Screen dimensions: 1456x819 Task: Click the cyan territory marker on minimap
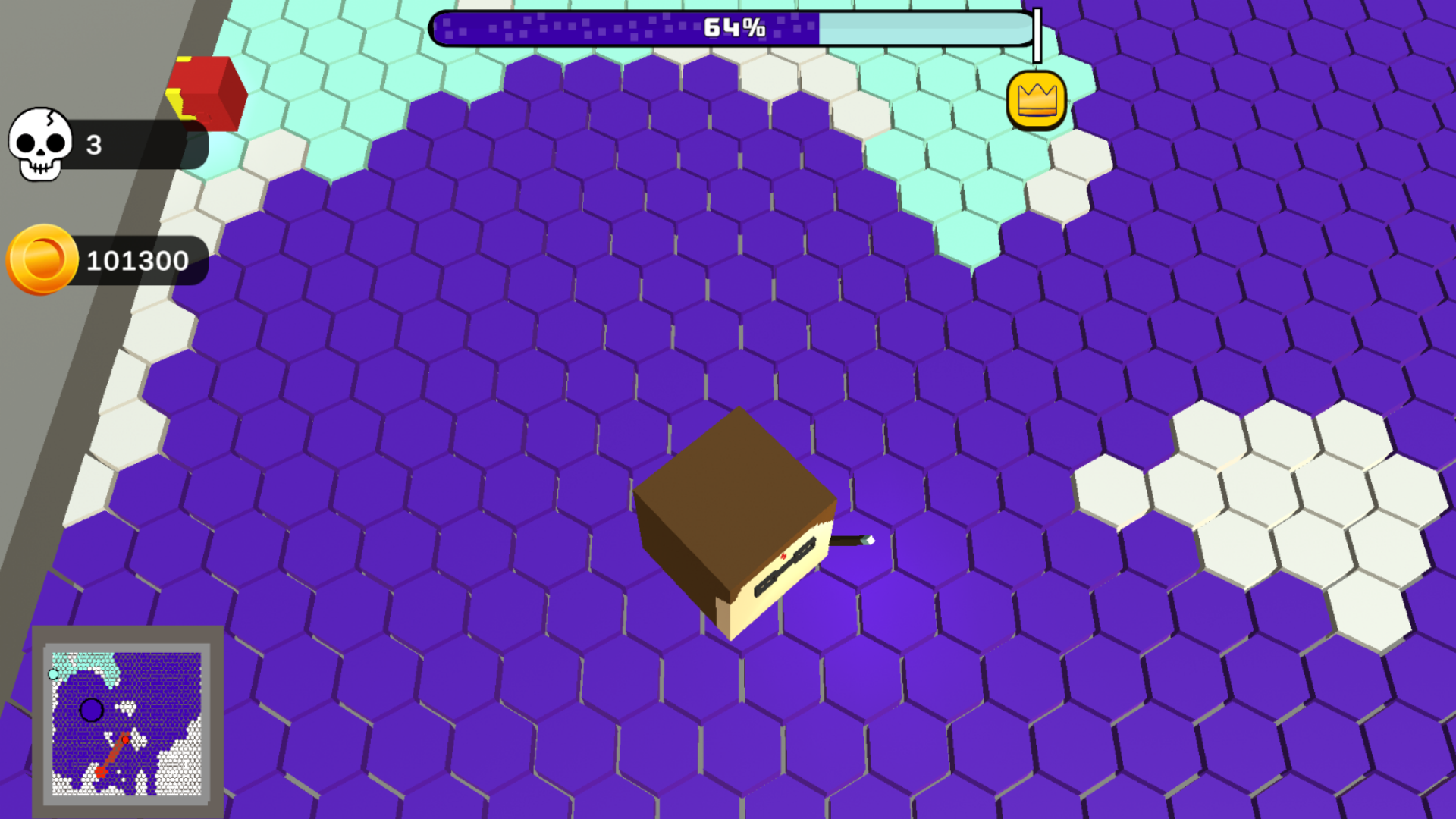click(53, 673)
